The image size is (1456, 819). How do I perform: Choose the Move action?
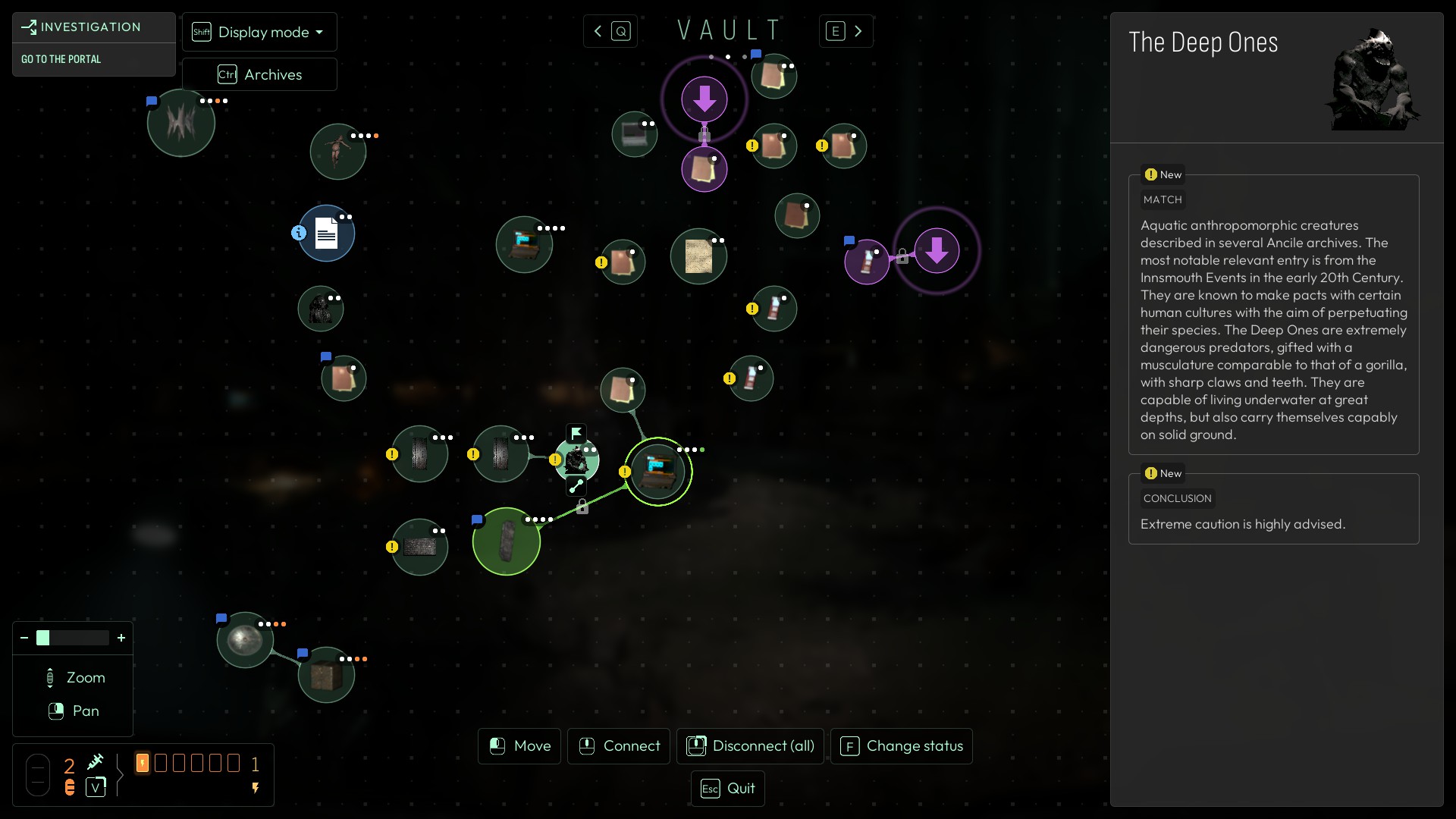[x=520, y=746]
